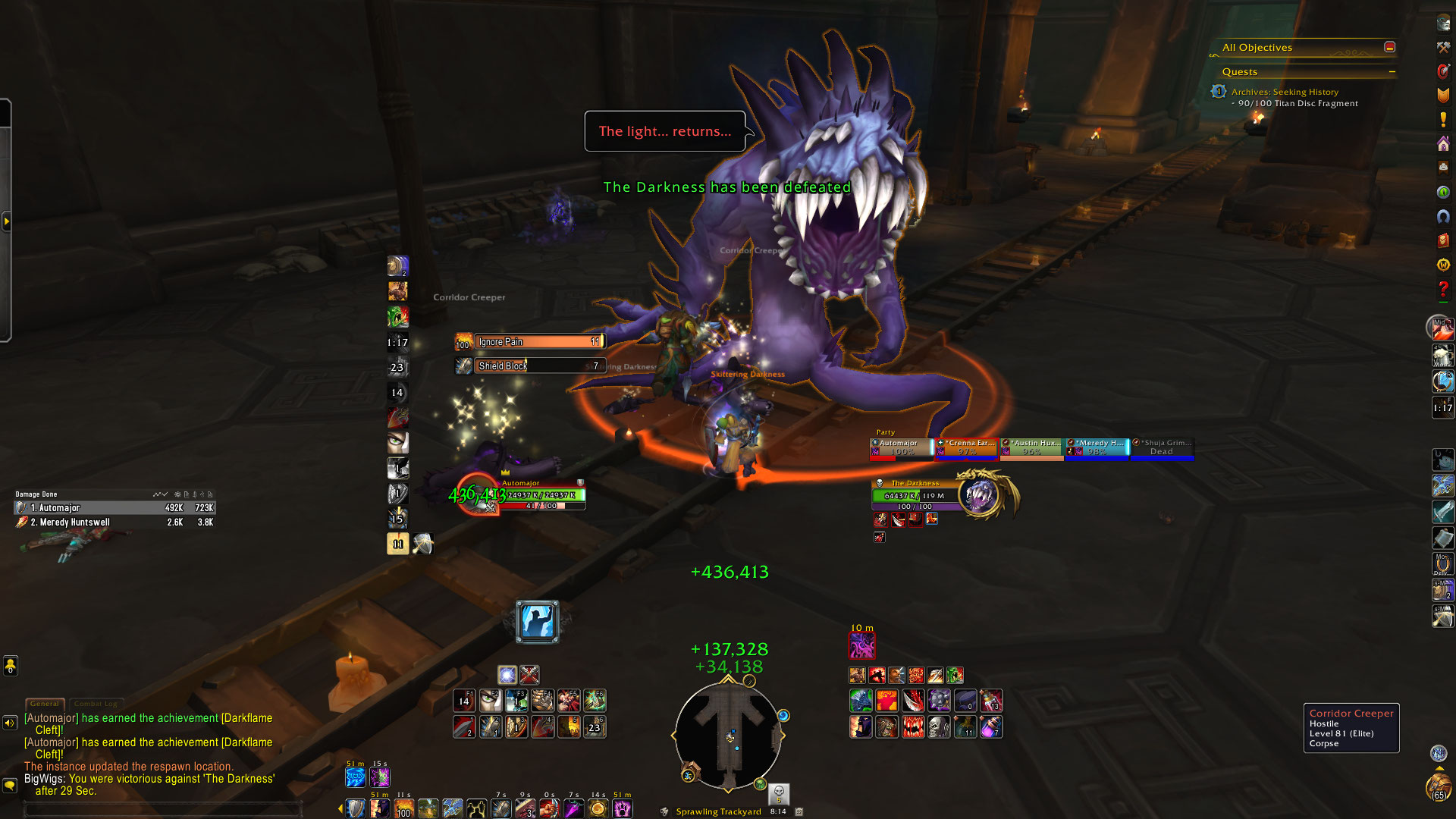Open the yellow exclamation quest log button
Screen dimensions: 1456x819
coord(1442,120)
